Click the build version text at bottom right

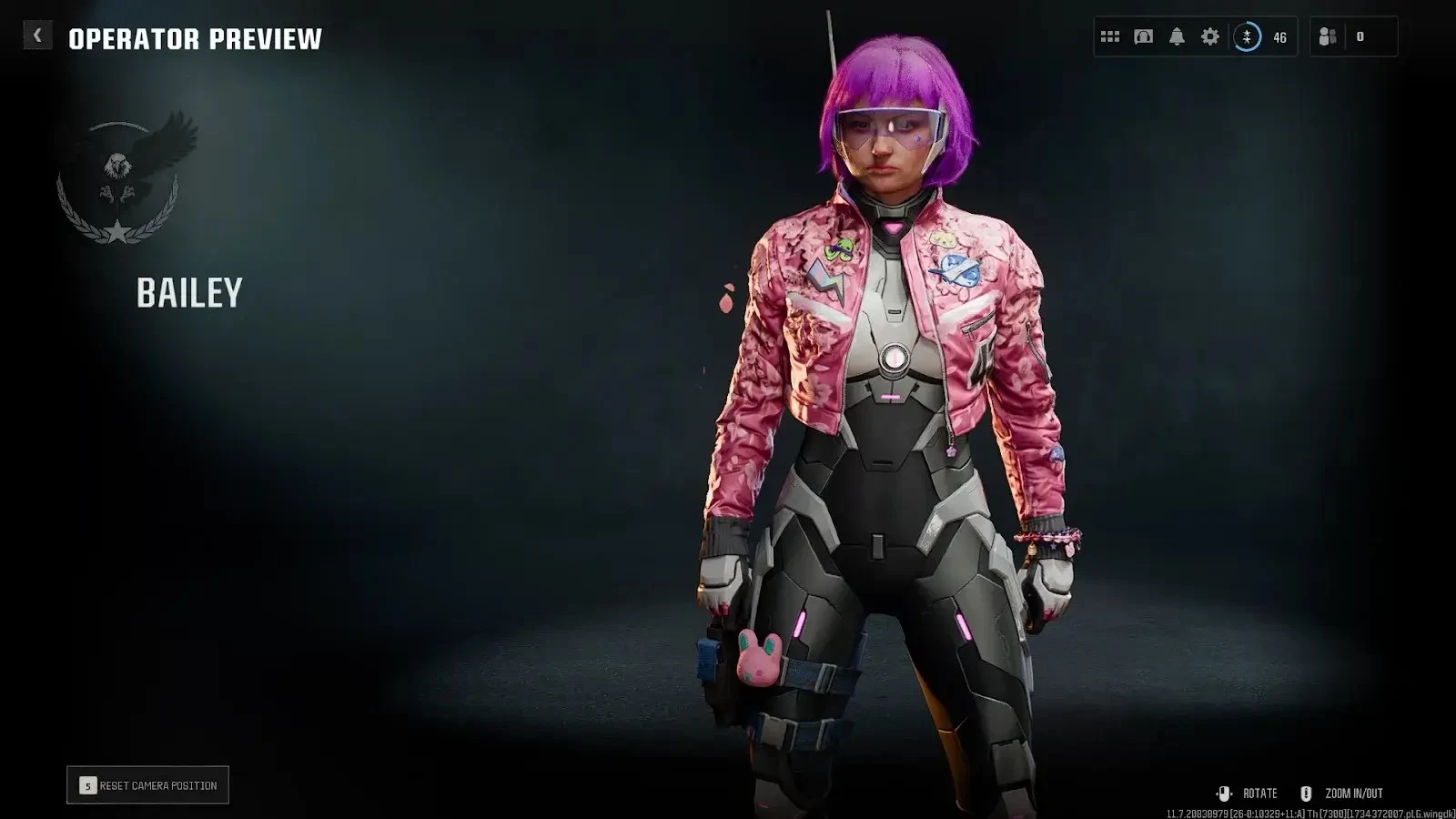pos(1310,814)
